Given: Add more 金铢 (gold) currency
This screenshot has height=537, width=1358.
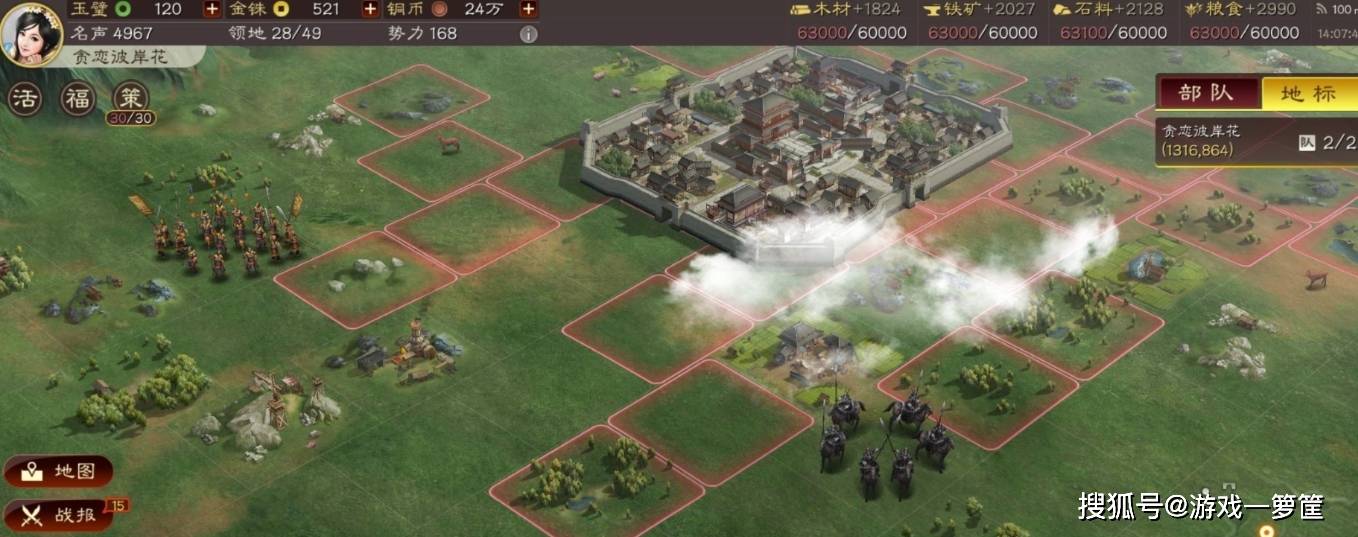Looking at the screenshot, I should (x=370, y=9).
